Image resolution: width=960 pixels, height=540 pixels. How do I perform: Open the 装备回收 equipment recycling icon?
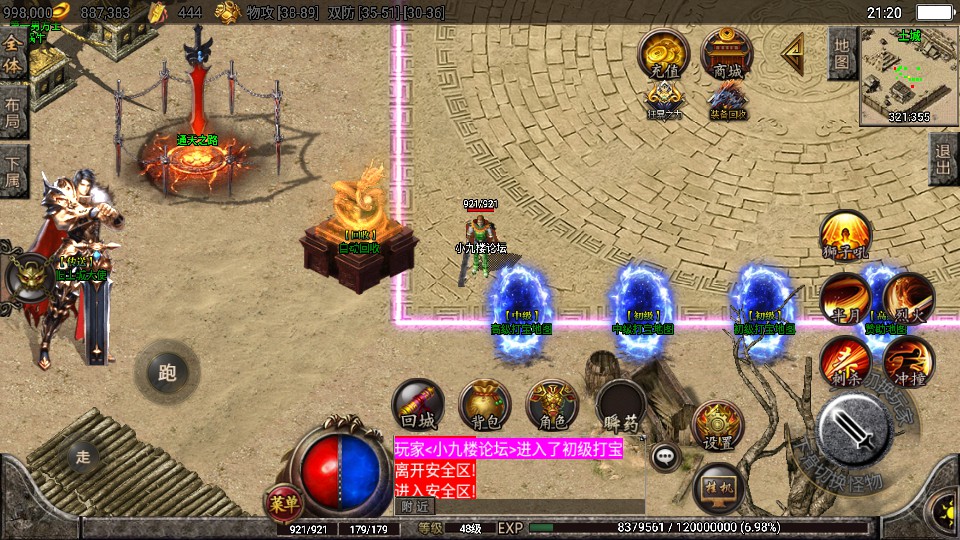click(727, 100)
